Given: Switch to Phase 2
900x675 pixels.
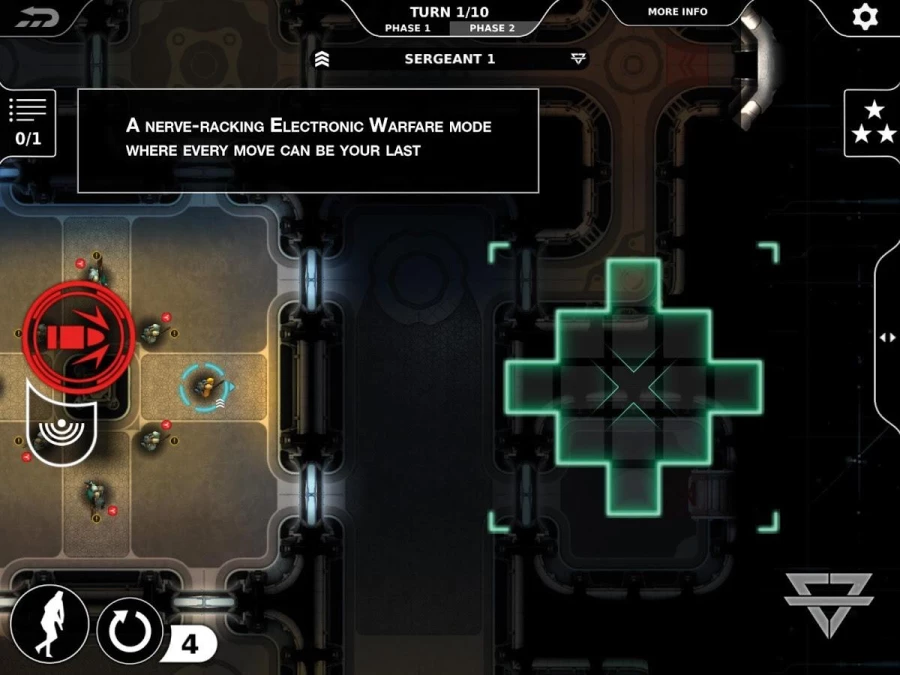Looking at the screenshot, I should click(492, 28).
